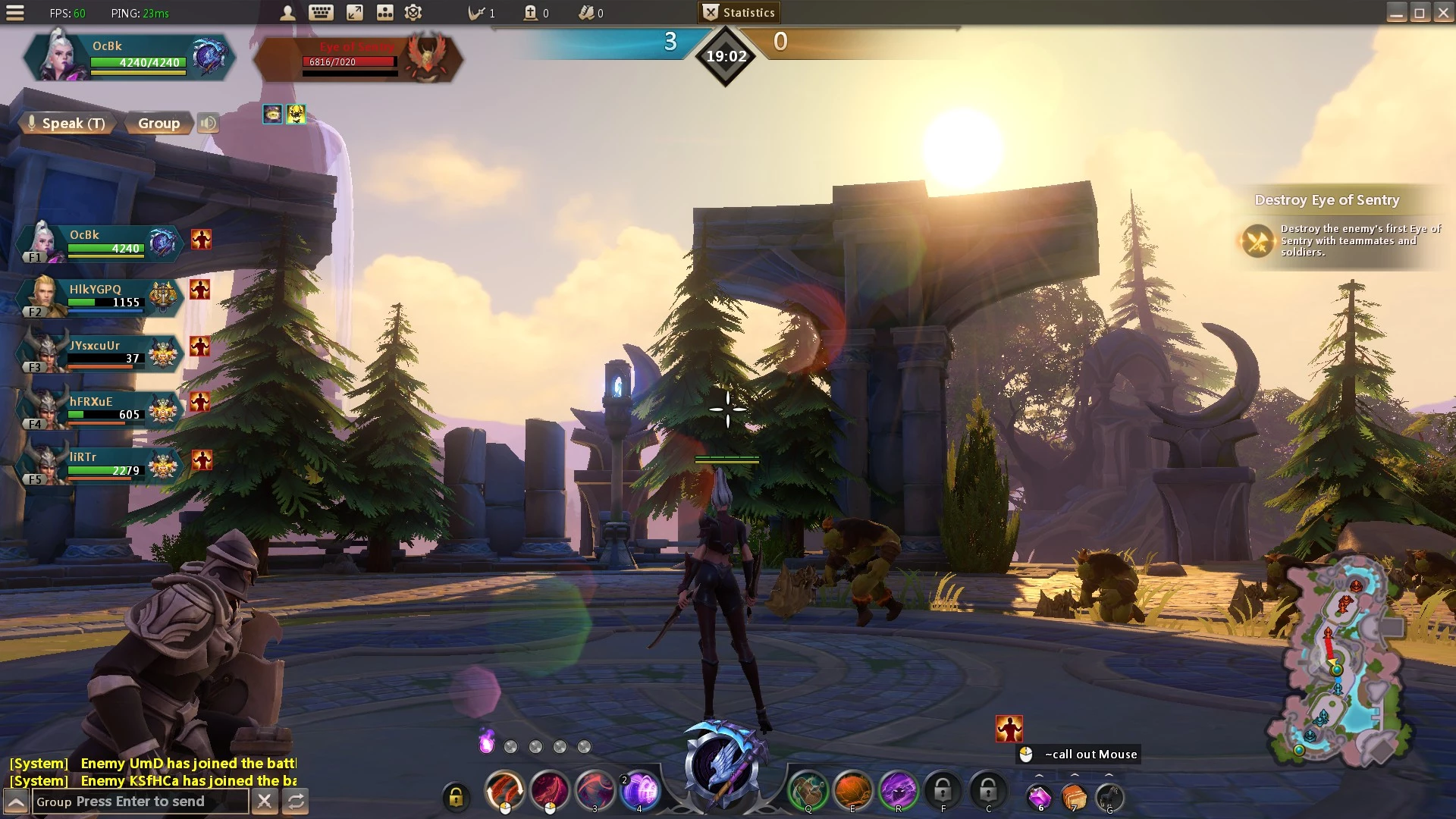Expand the chat log arrow
Viewport: 1456px width, 819px height.
[x=16, y=802]
